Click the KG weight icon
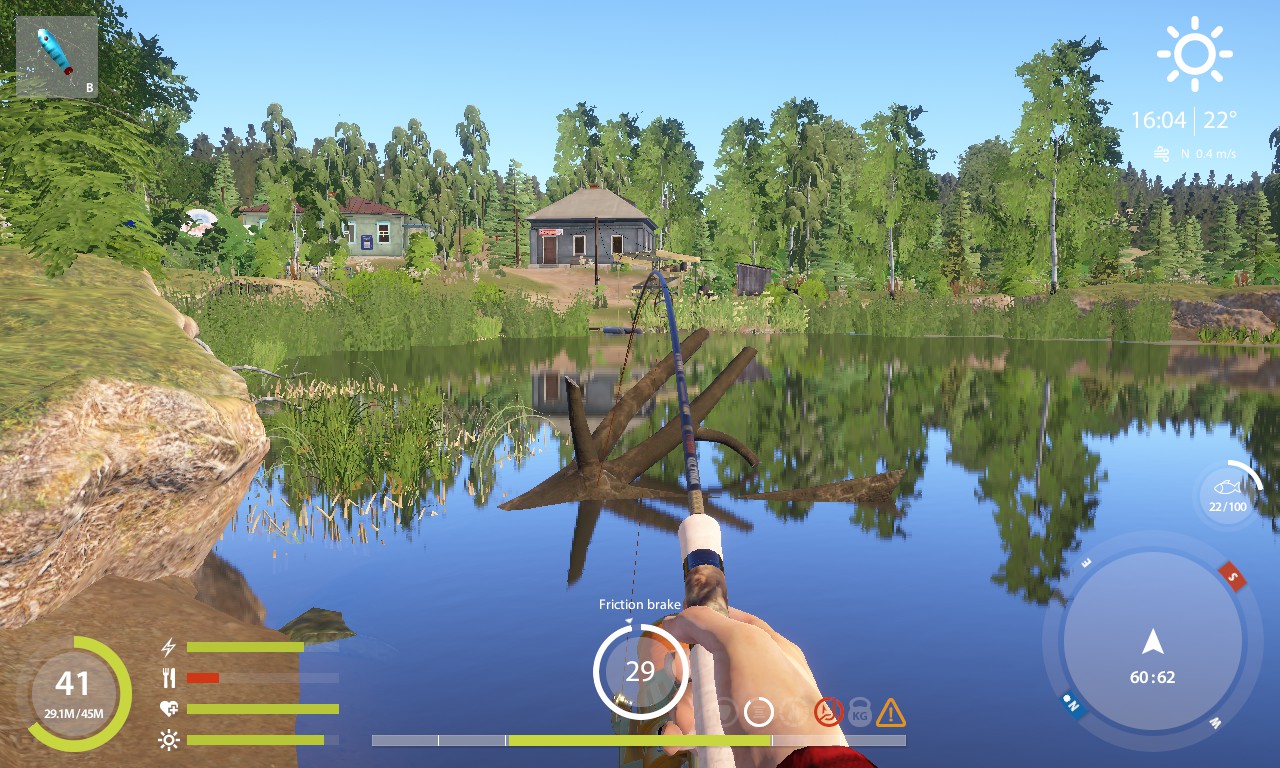Screen dimensions: 1280x768 tap(859, 712)
